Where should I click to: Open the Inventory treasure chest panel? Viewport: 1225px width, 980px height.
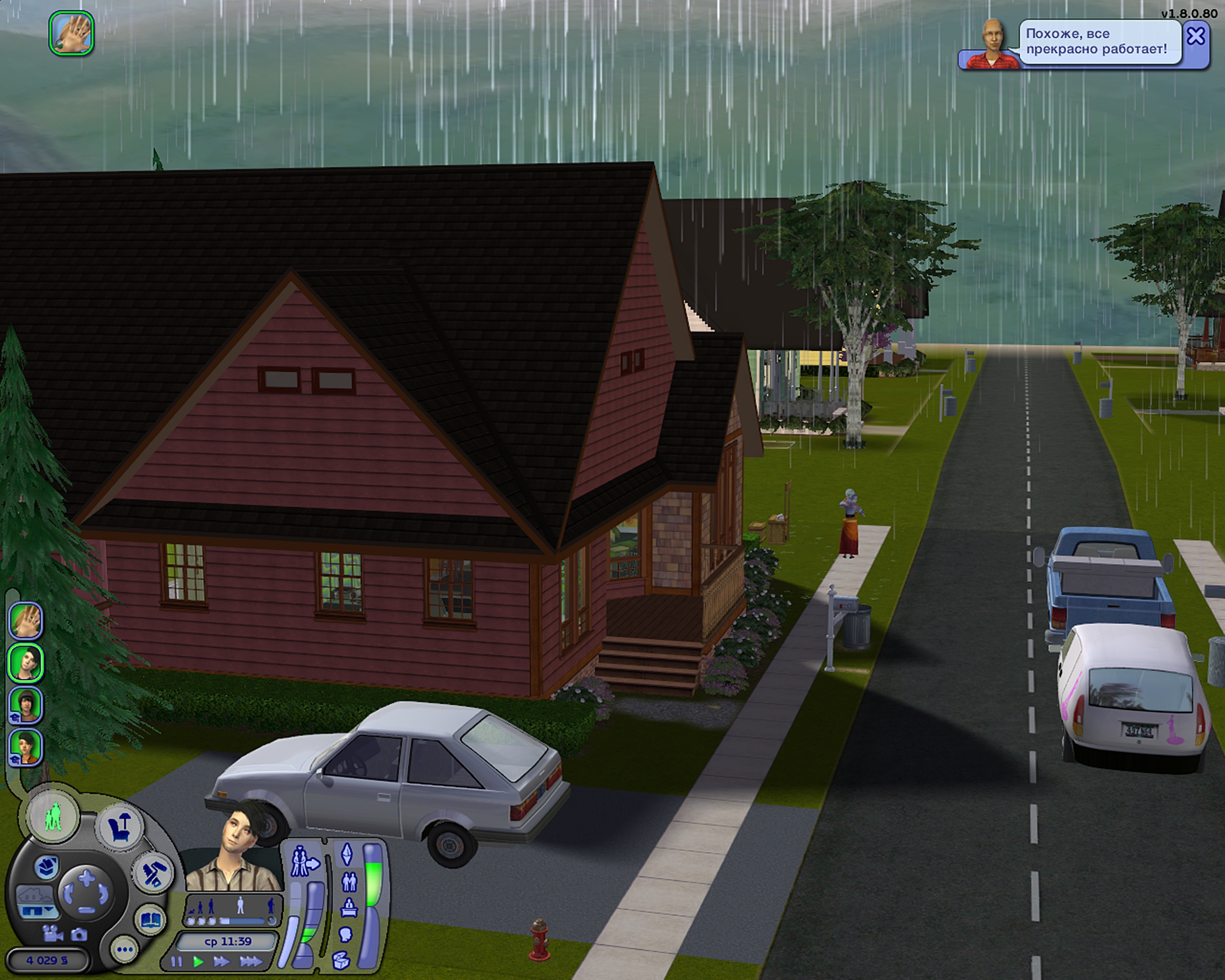[341, 960]
